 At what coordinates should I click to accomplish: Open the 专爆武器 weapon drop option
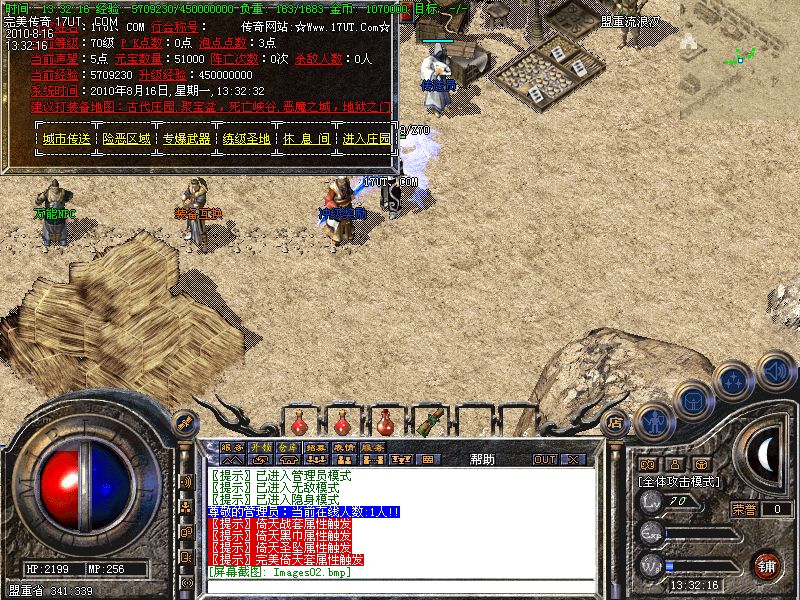pyautogui.click(x=187, y=139)
